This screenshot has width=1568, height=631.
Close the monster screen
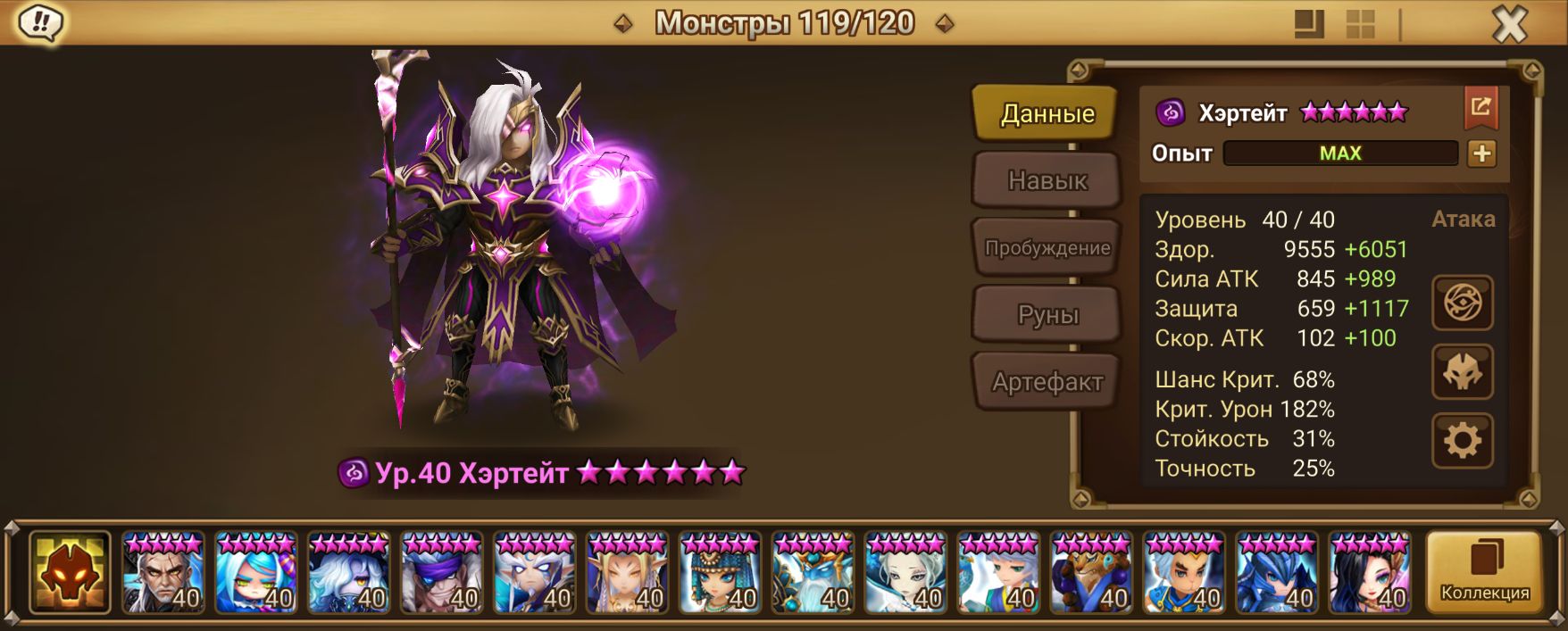1510,25
